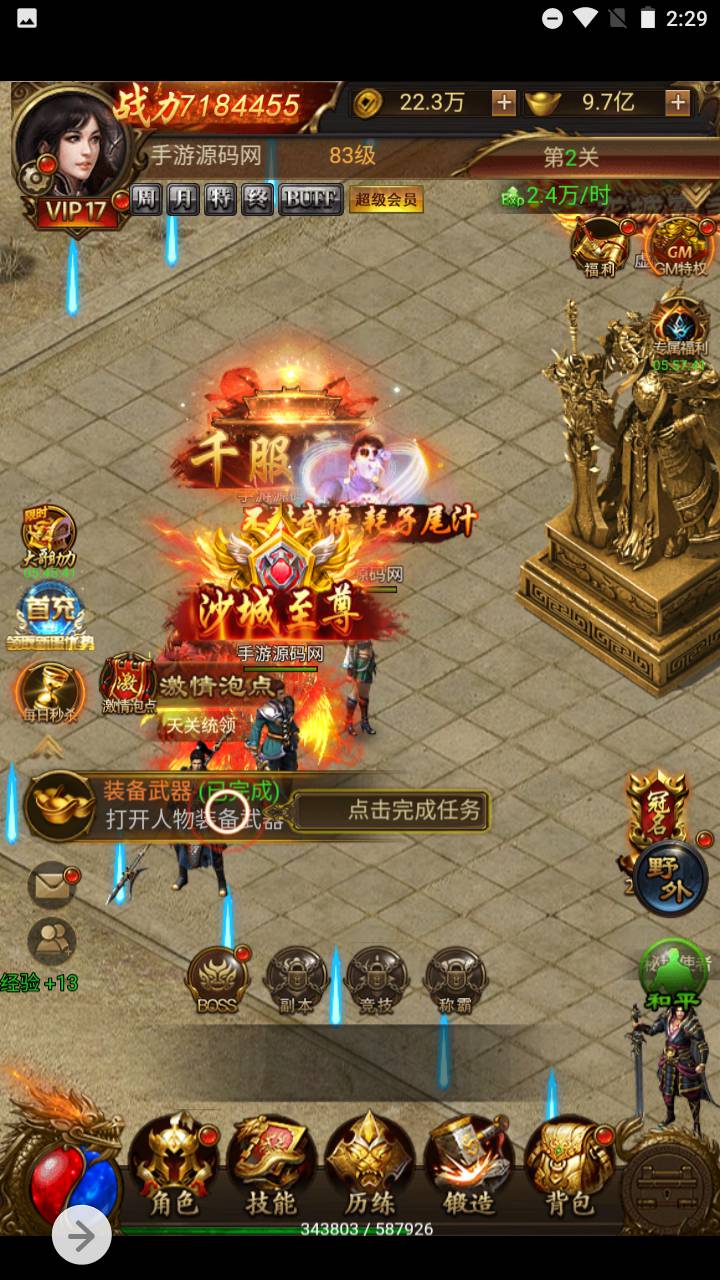
Task: Open the 福利 welfare icon
Action: coord(598,246)
